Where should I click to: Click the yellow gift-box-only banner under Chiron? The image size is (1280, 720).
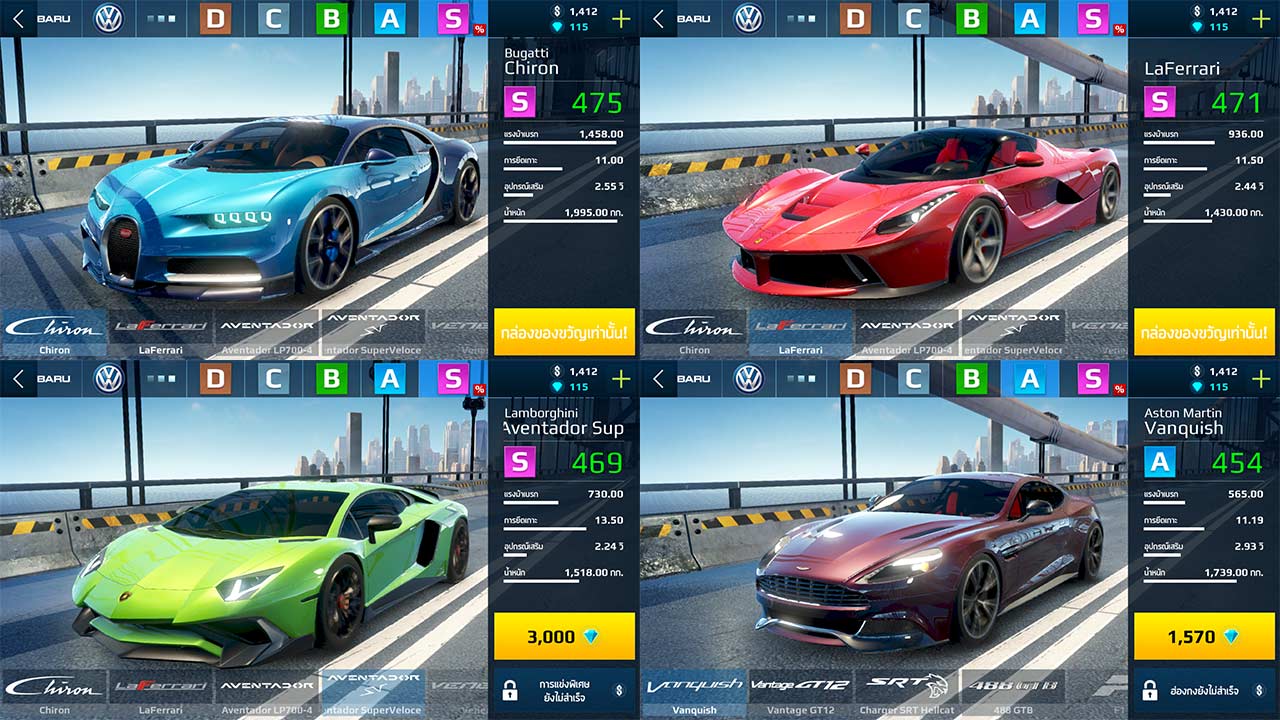click(562, 333)
